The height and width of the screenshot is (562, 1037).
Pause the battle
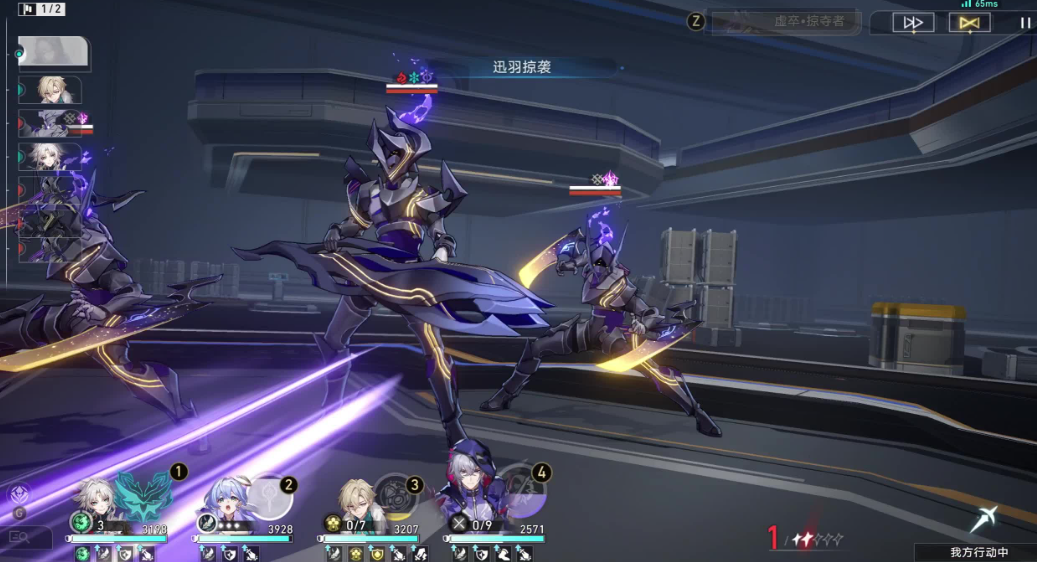1025,23
